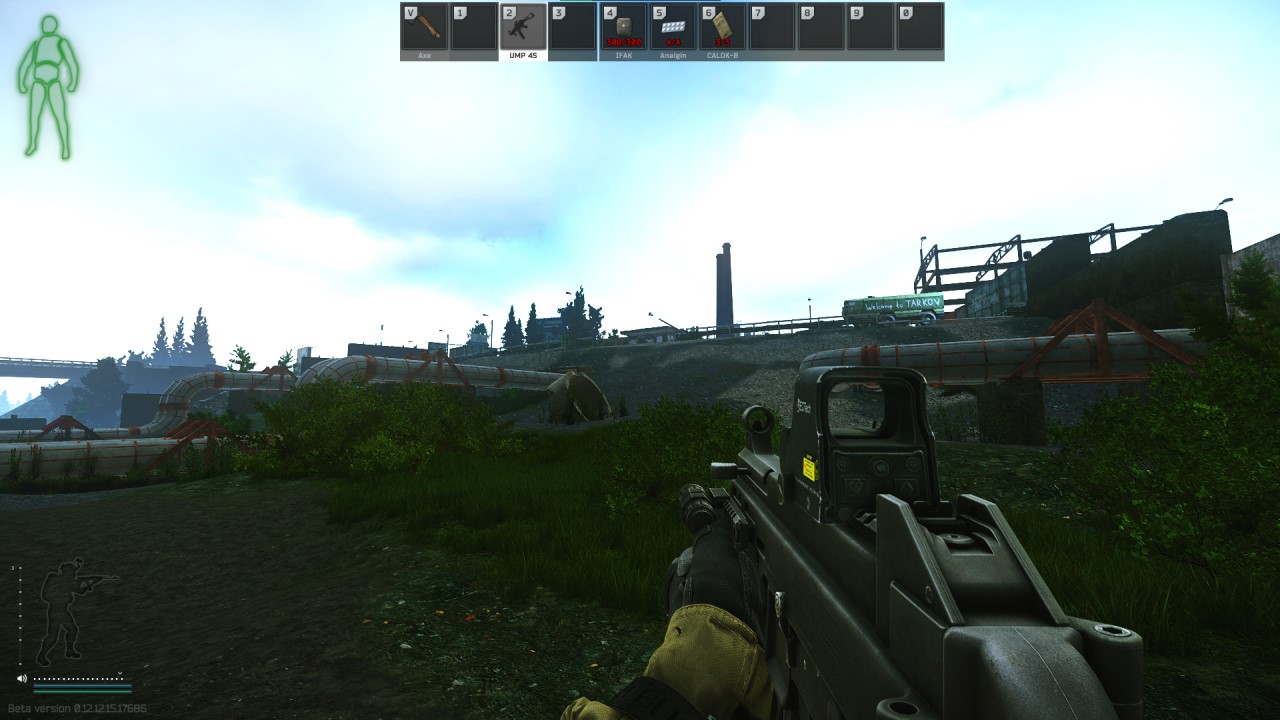1280x720 pixels.
Task: Equip the UMP 45 from quick slot 2
Action: point(519,28)
